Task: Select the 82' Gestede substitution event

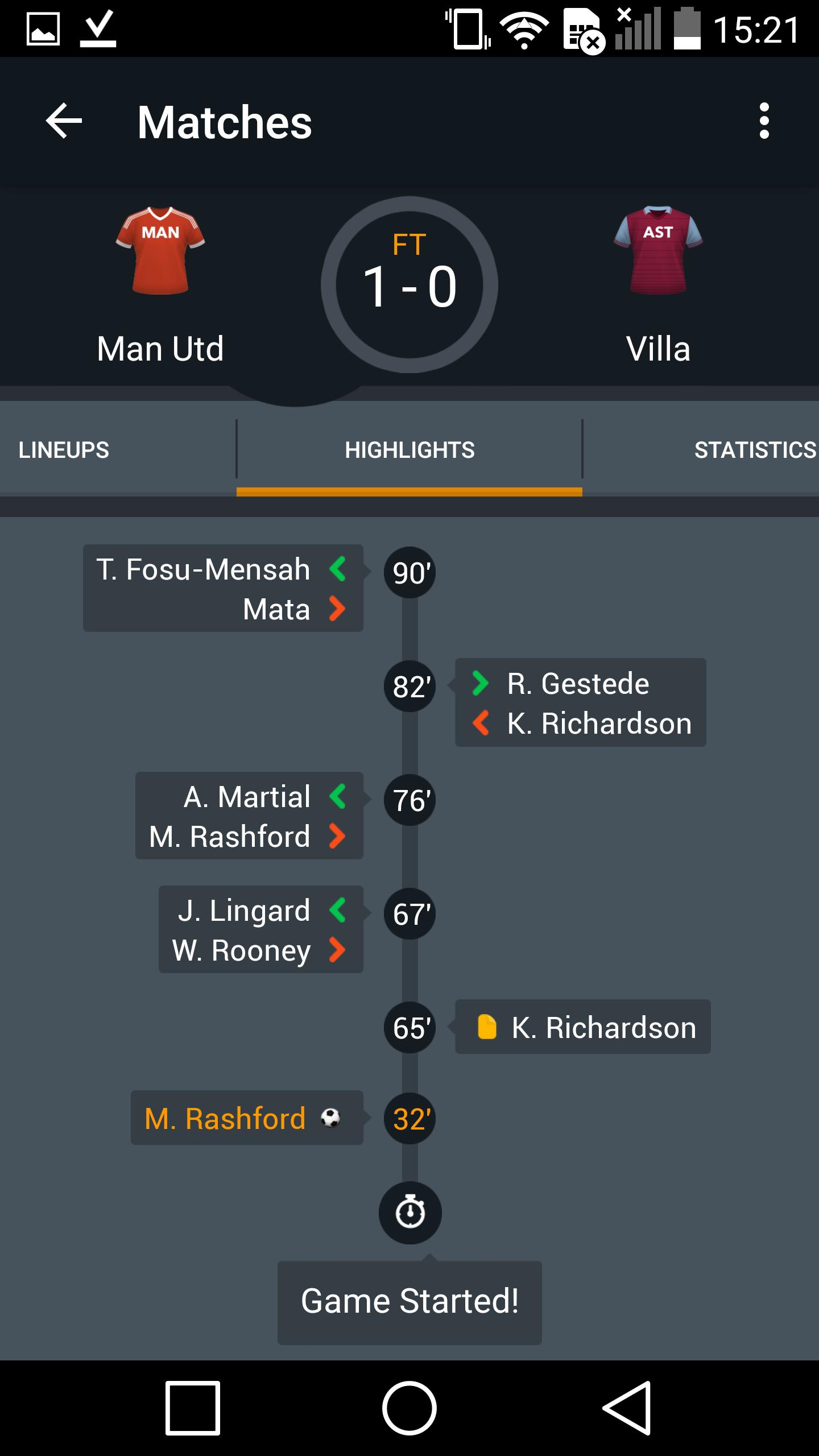Action: coord(580,702)
